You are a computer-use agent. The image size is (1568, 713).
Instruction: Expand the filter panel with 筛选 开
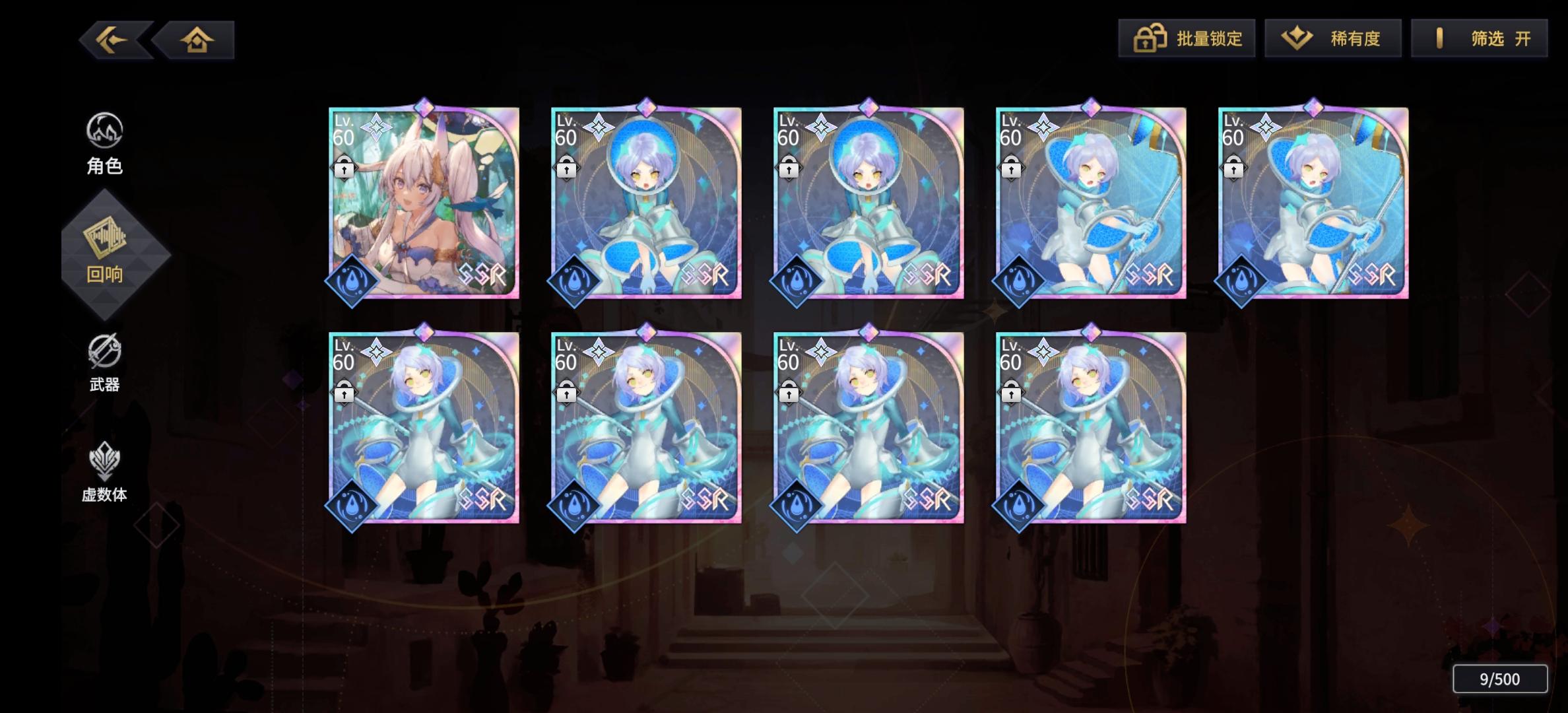tap(1478, 38)
